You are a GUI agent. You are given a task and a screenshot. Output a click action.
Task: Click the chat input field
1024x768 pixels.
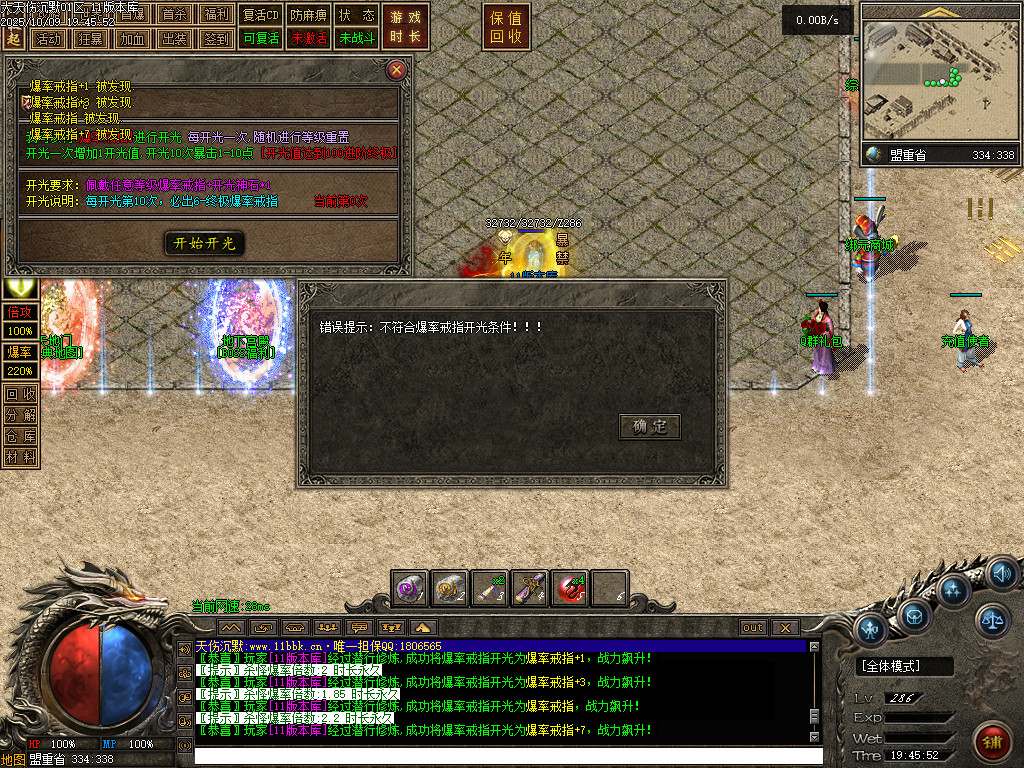pyautogui.click(x=500, y=756)
